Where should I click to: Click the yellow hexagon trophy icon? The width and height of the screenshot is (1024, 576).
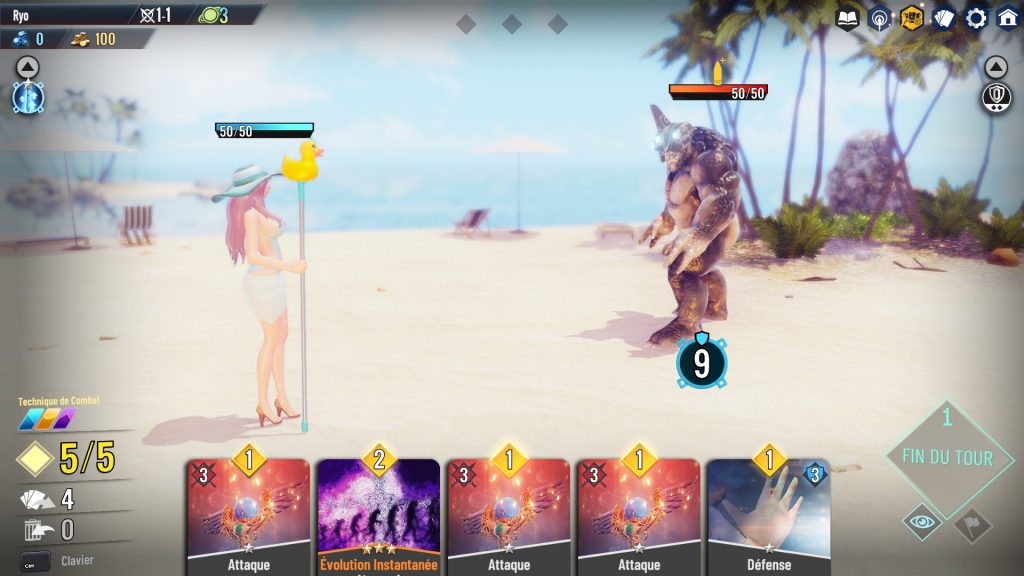[911, 18]
